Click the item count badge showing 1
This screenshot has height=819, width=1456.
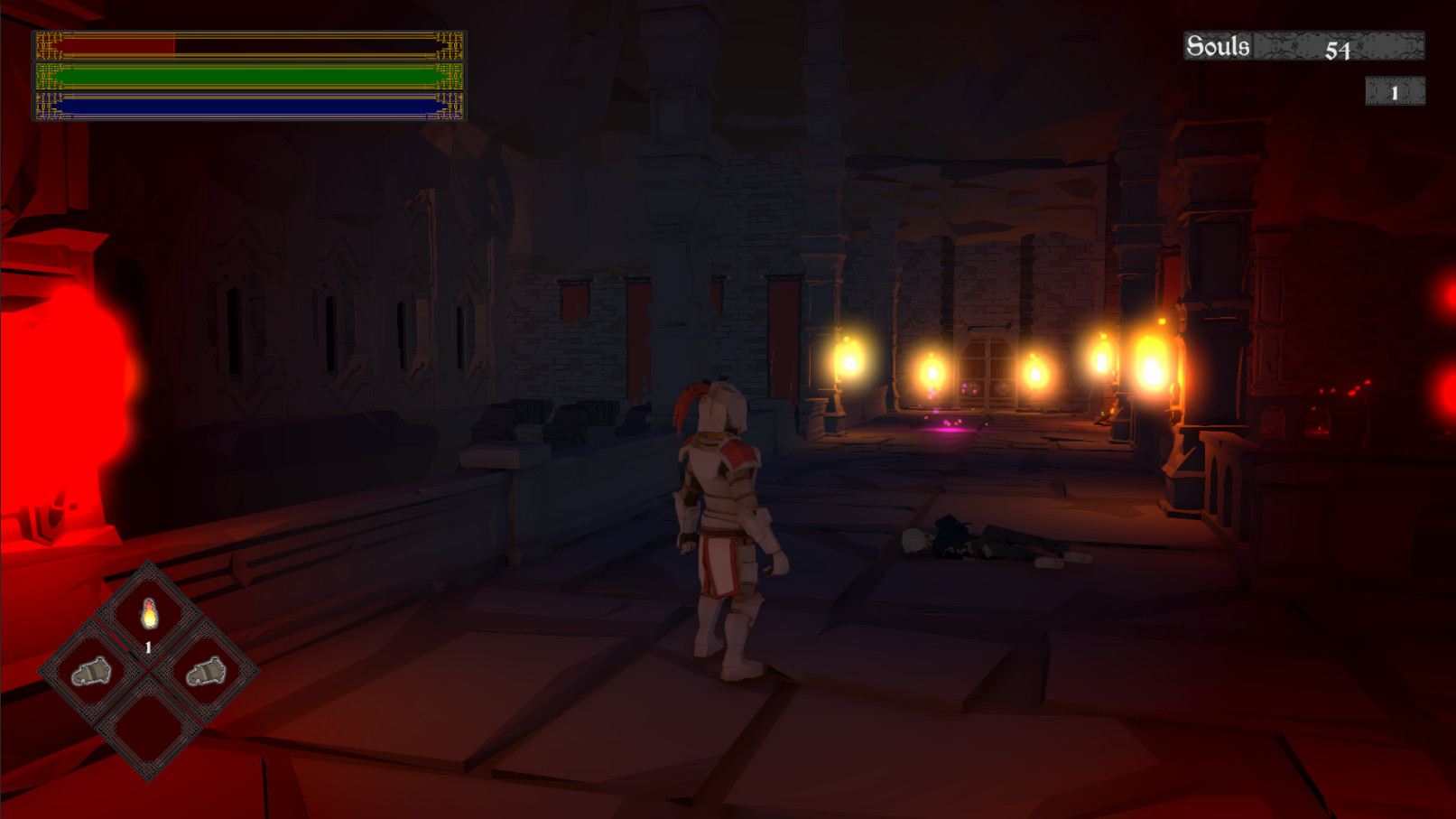pos(1396,91)
